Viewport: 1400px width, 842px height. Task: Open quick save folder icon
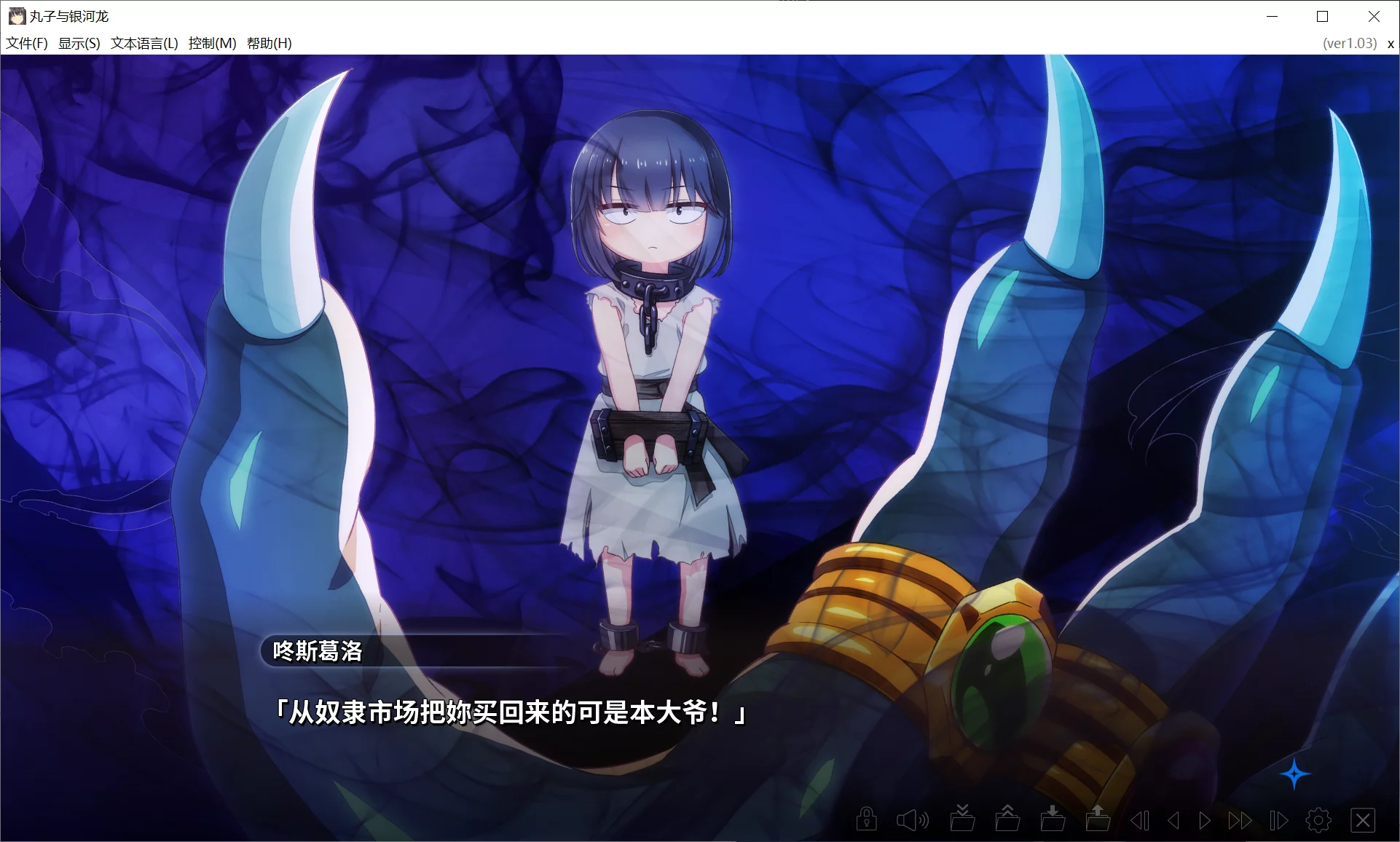coord(963,819)
